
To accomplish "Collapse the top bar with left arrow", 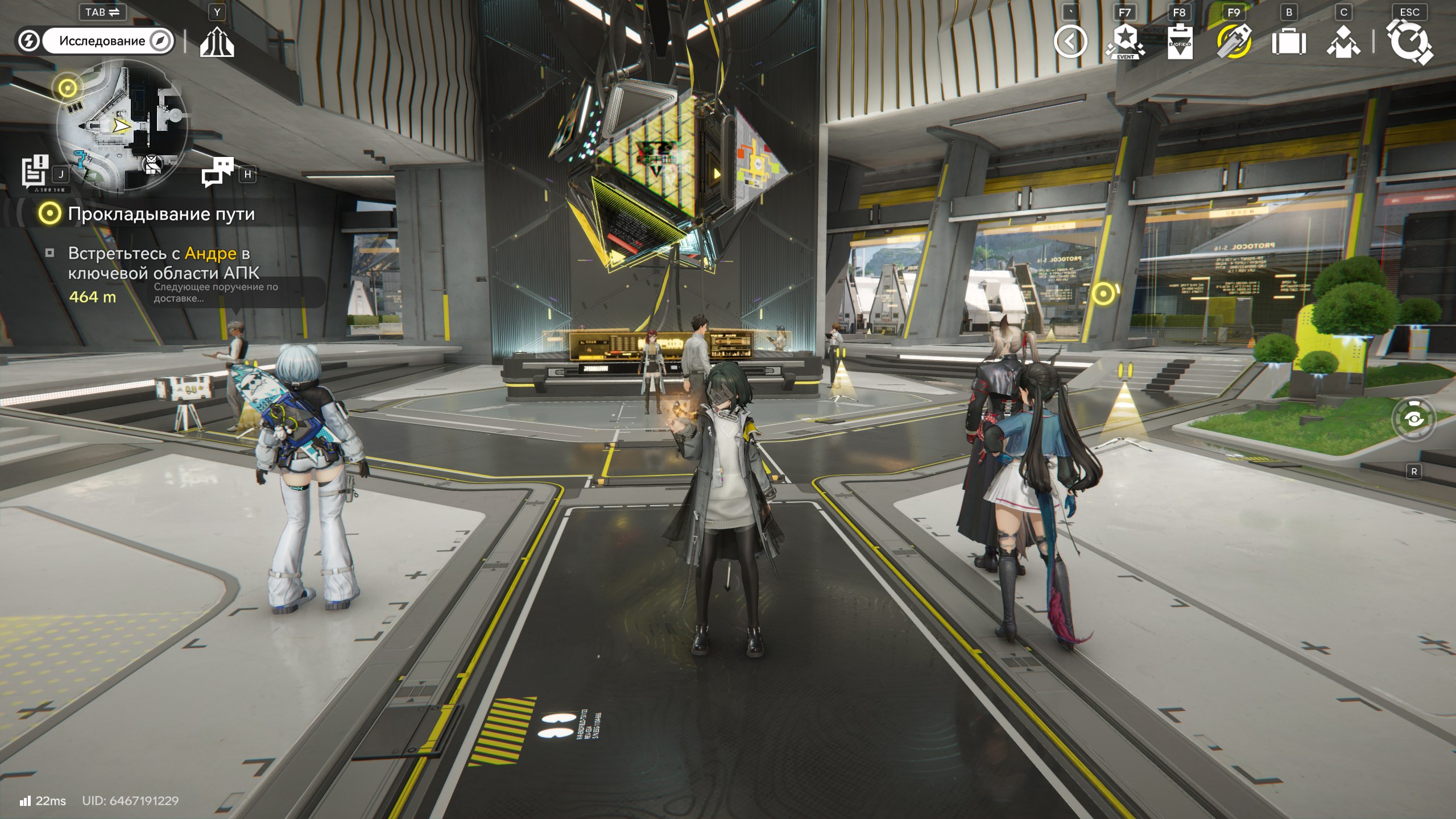I will point(1070,42).
